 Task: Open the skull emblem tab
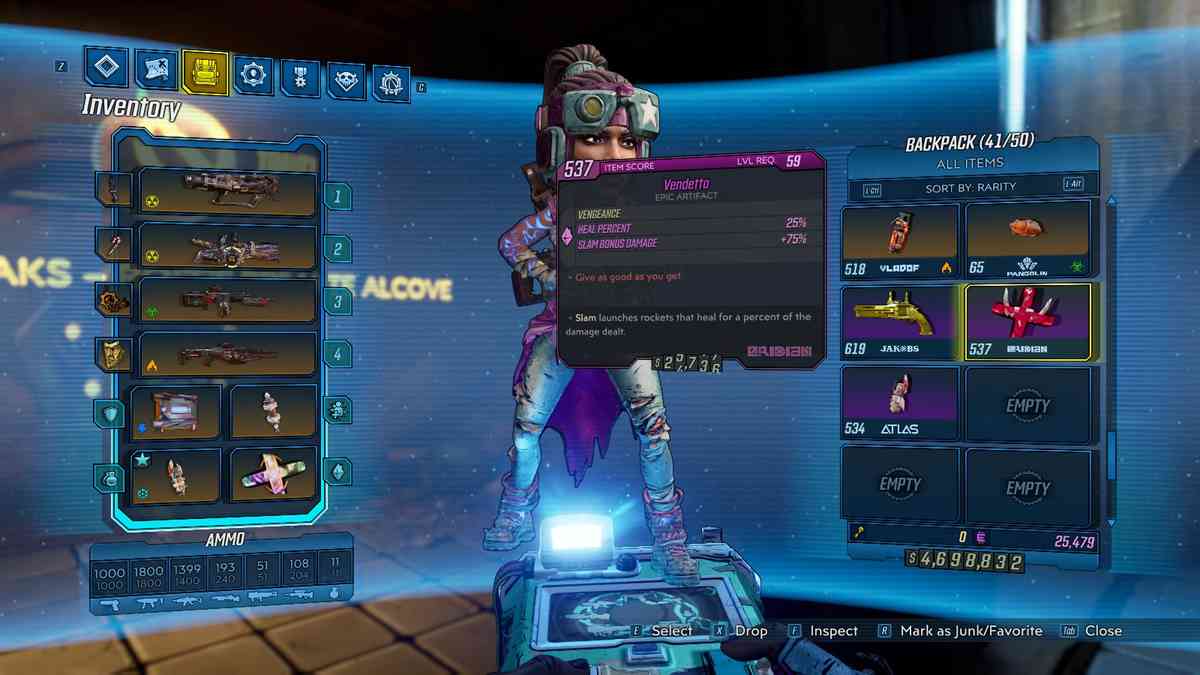click(x=346, y=80)
